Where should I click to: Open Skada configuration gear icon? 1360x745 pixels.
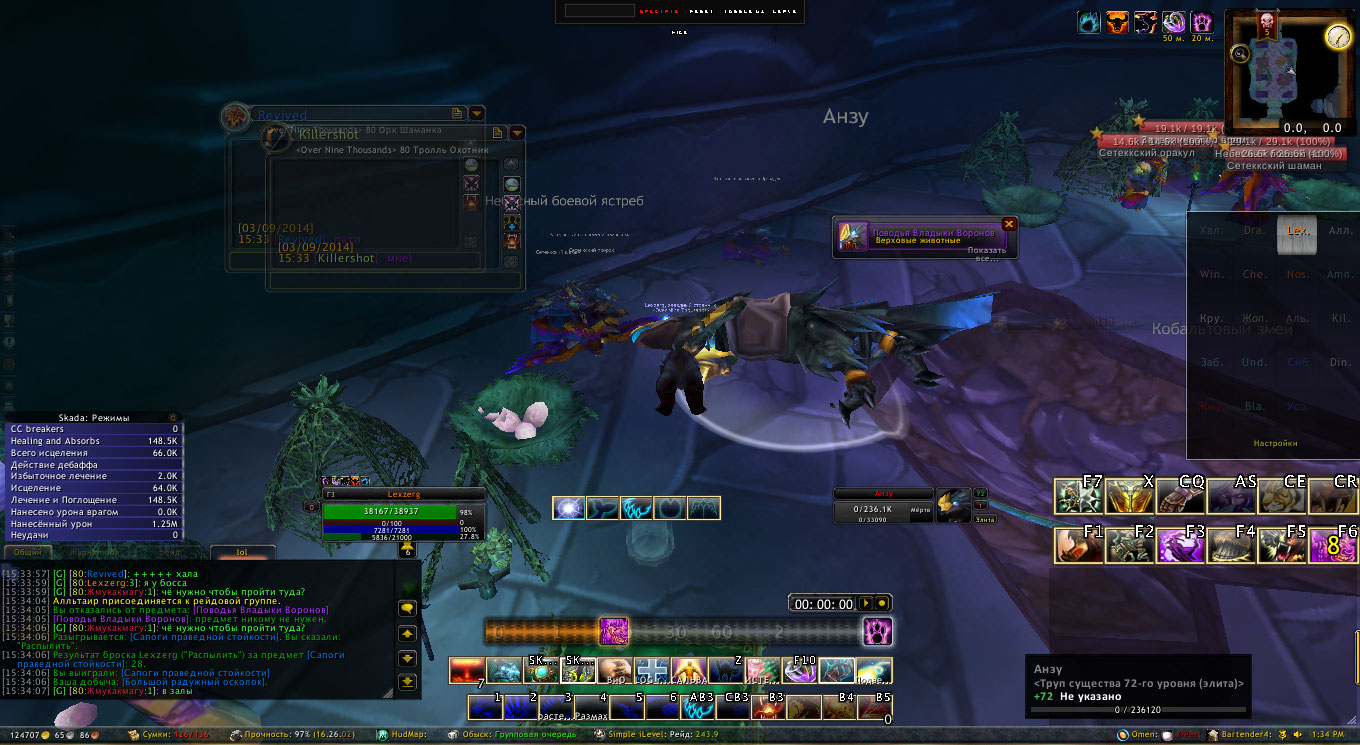(174, 417)
